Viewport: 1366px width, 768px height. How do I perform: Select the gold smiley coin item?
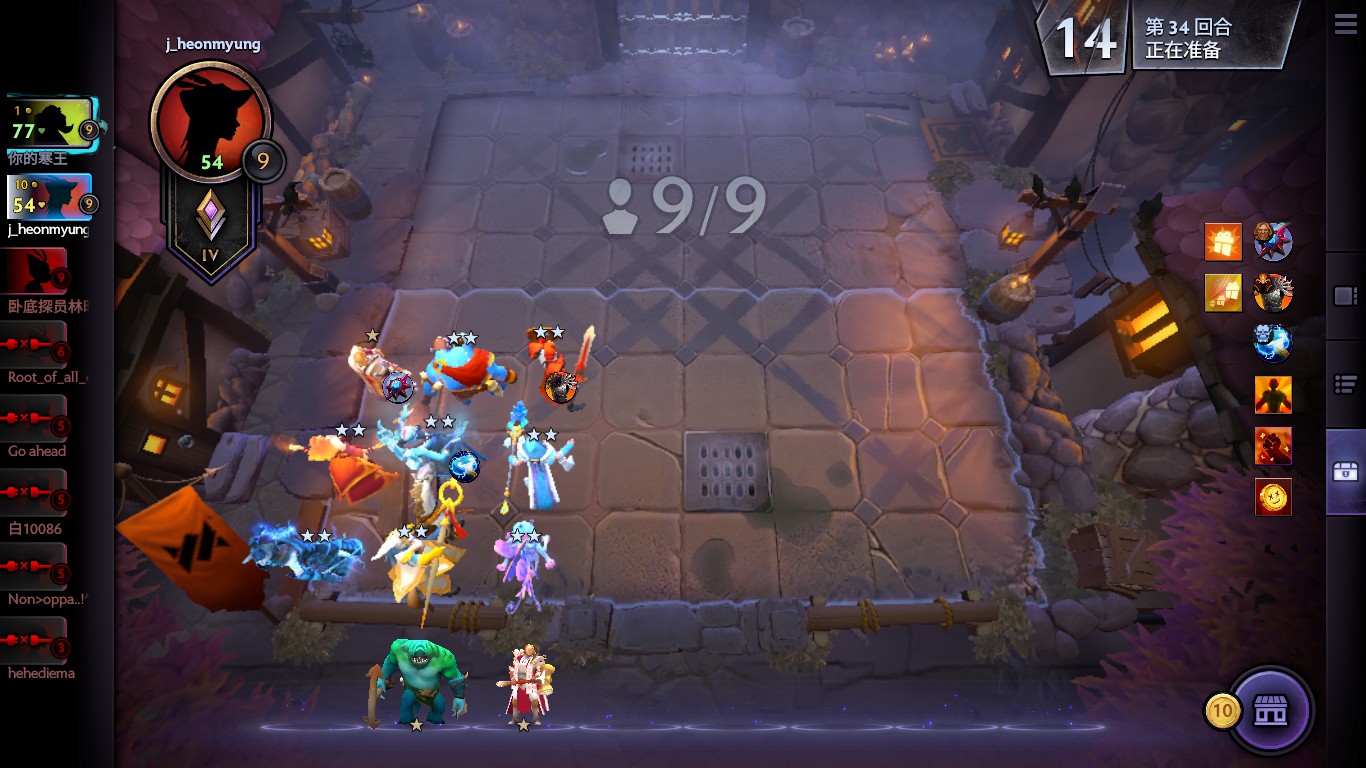1273,497
